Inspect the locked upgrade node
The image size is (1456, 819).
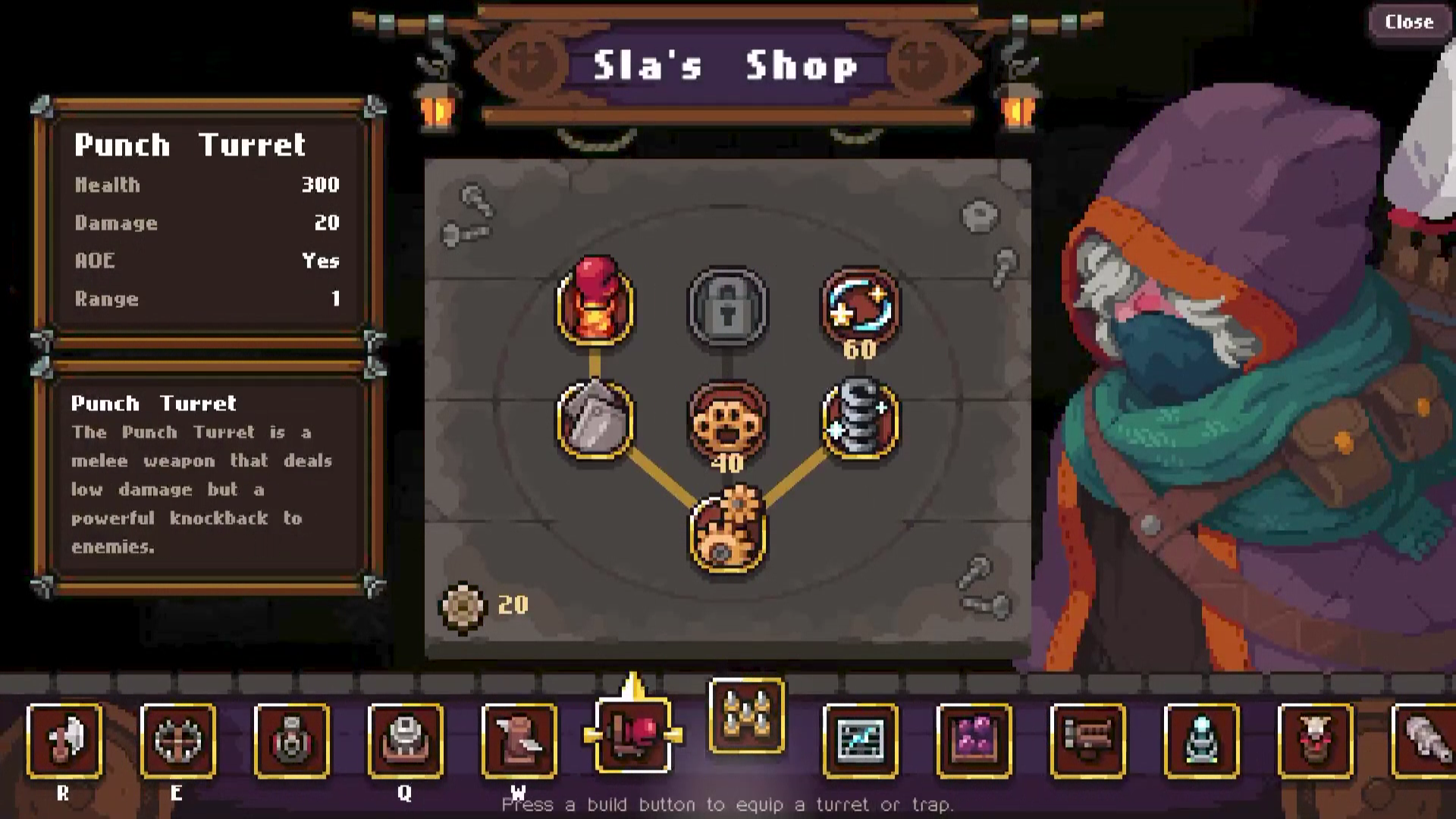point(728,306)
